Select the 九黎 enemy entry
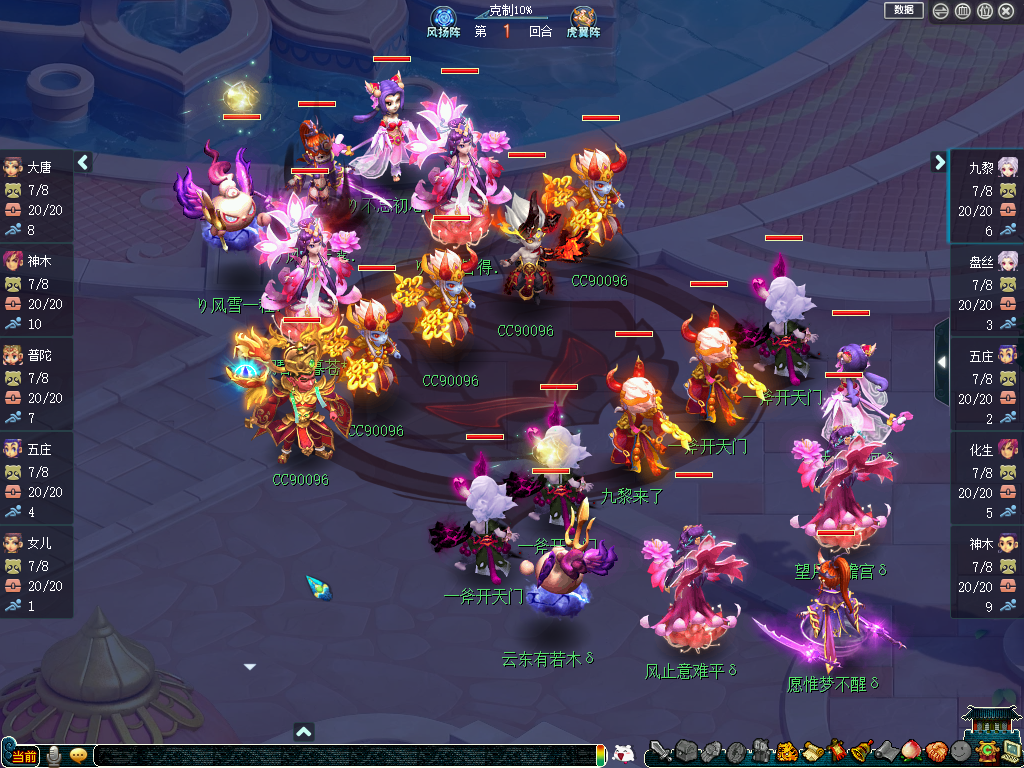The height and width of the screenshot is (768, 1024). pos(987,197)
